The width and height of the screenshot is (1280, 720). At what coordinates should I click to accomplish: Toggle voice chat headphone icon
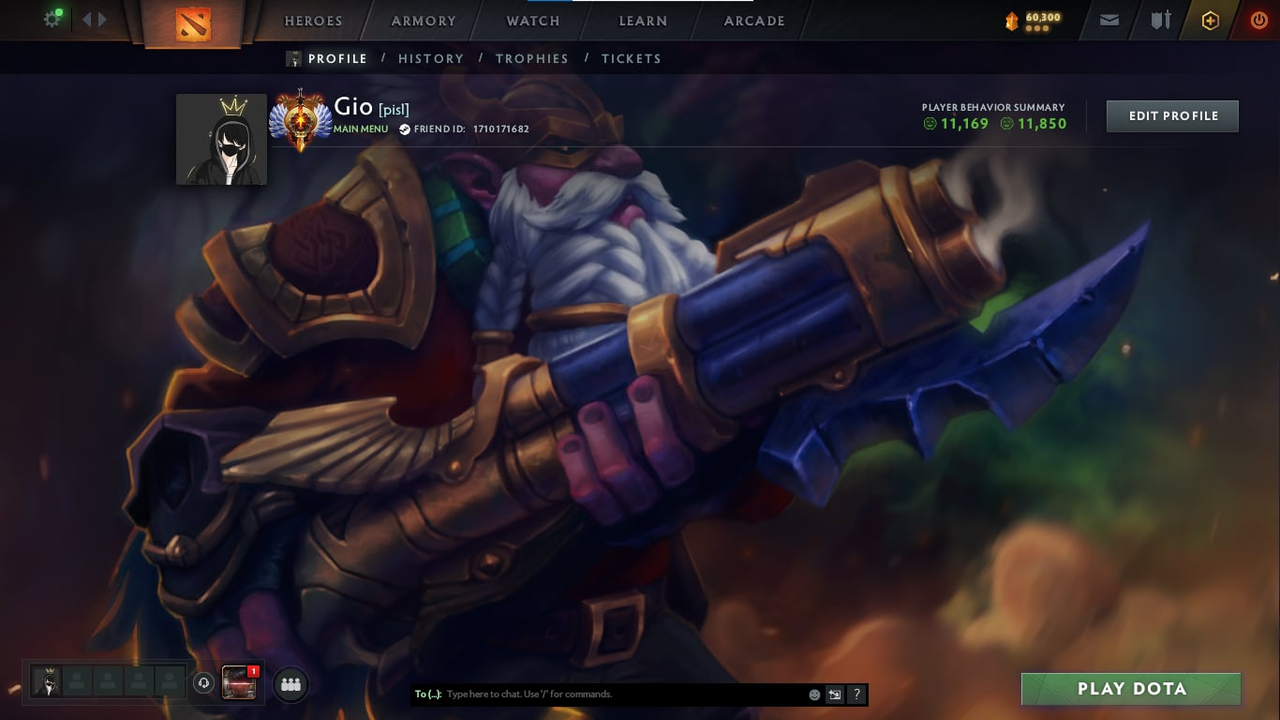(203, 683)
